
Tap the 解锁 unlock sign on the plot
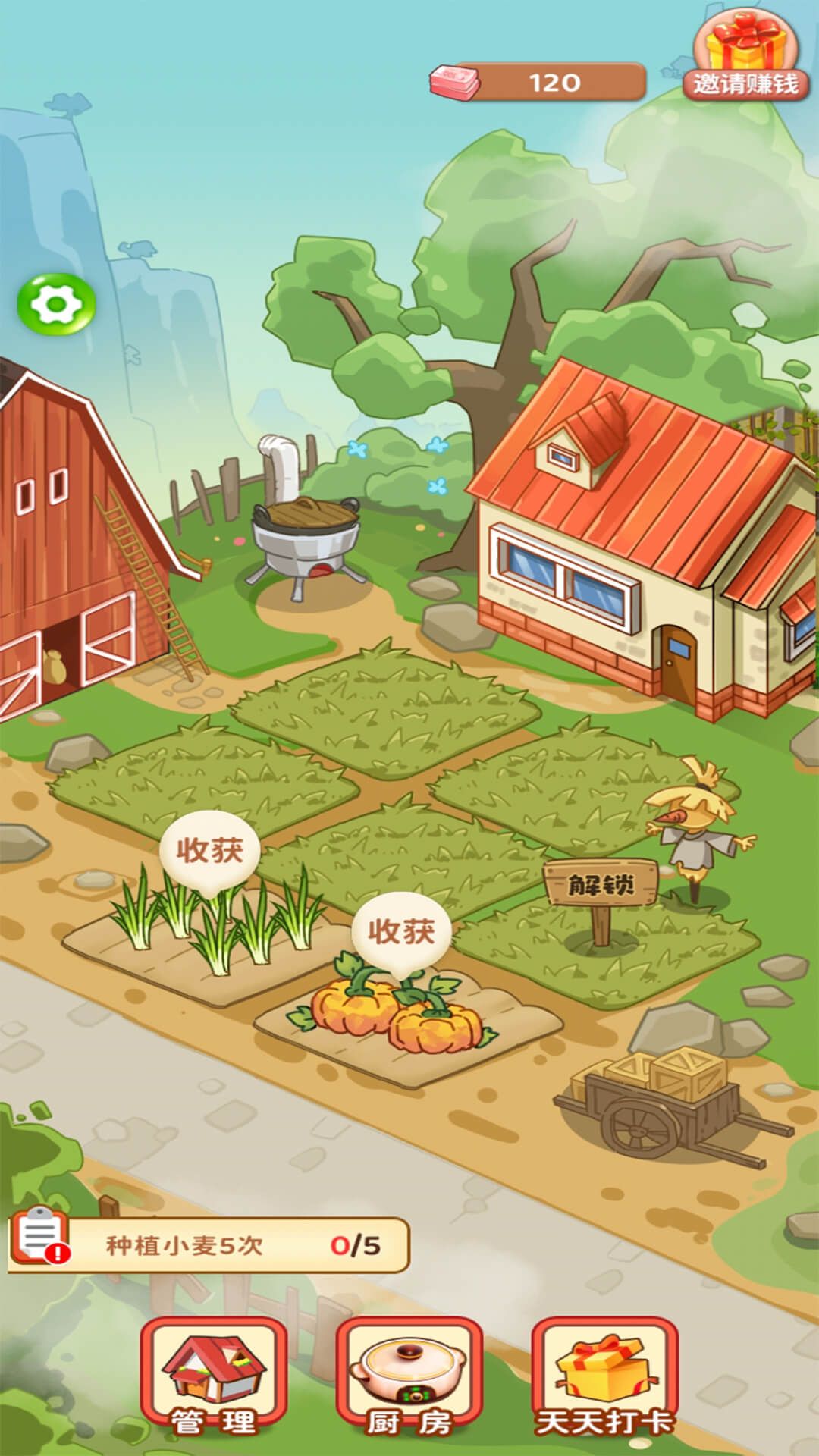[x=601, y=884]
